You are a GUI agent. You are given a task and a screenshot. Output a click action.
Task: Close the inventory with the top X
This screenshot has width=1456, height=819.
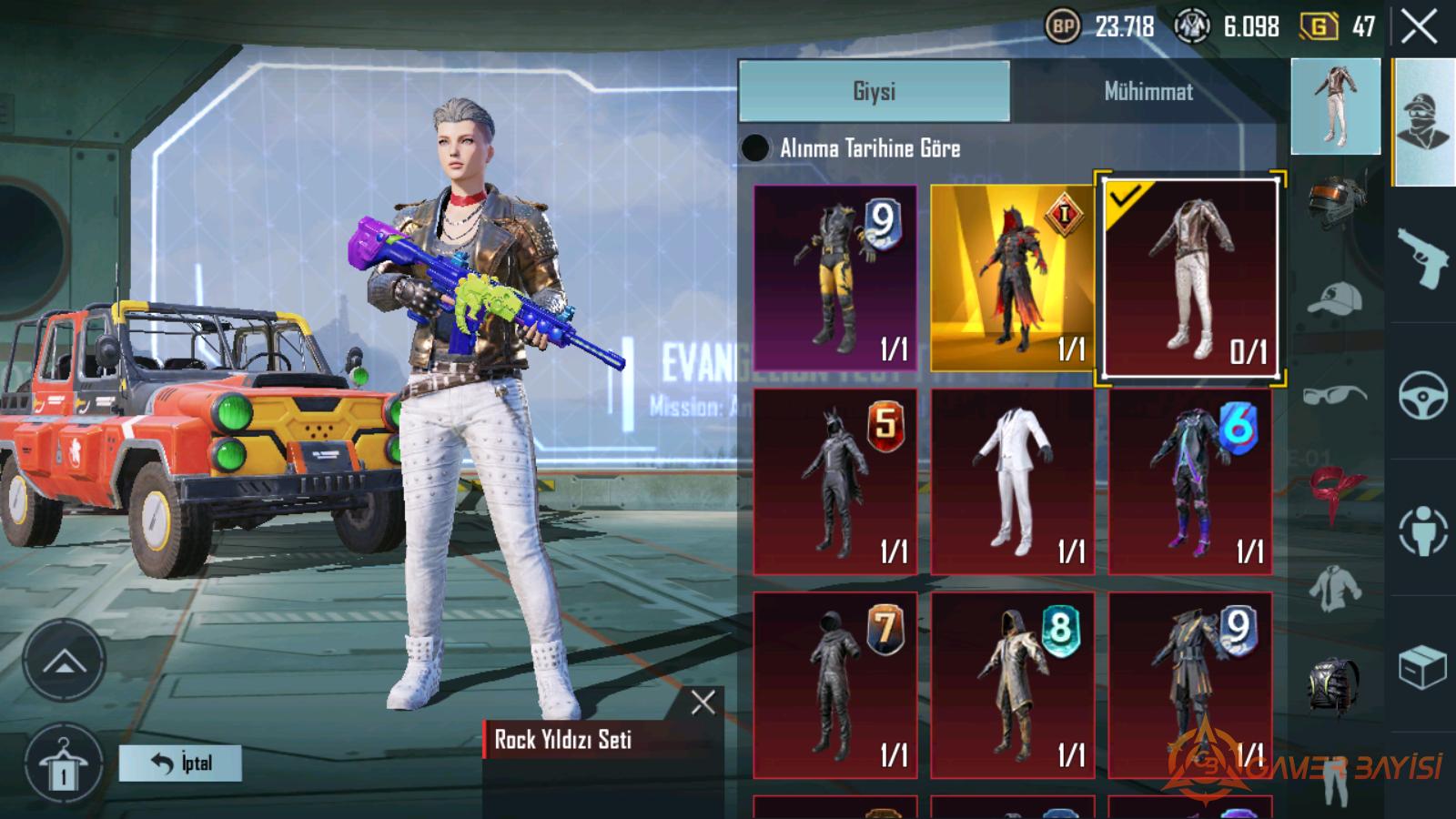1419,27
